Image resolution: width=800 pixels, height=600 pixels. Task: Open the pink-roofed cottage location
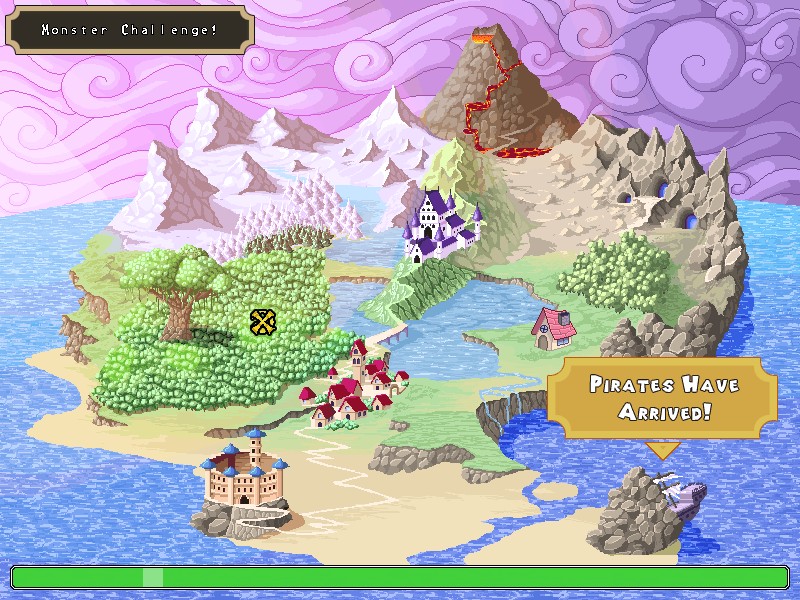pyautogui.click(x=553, y=327)
